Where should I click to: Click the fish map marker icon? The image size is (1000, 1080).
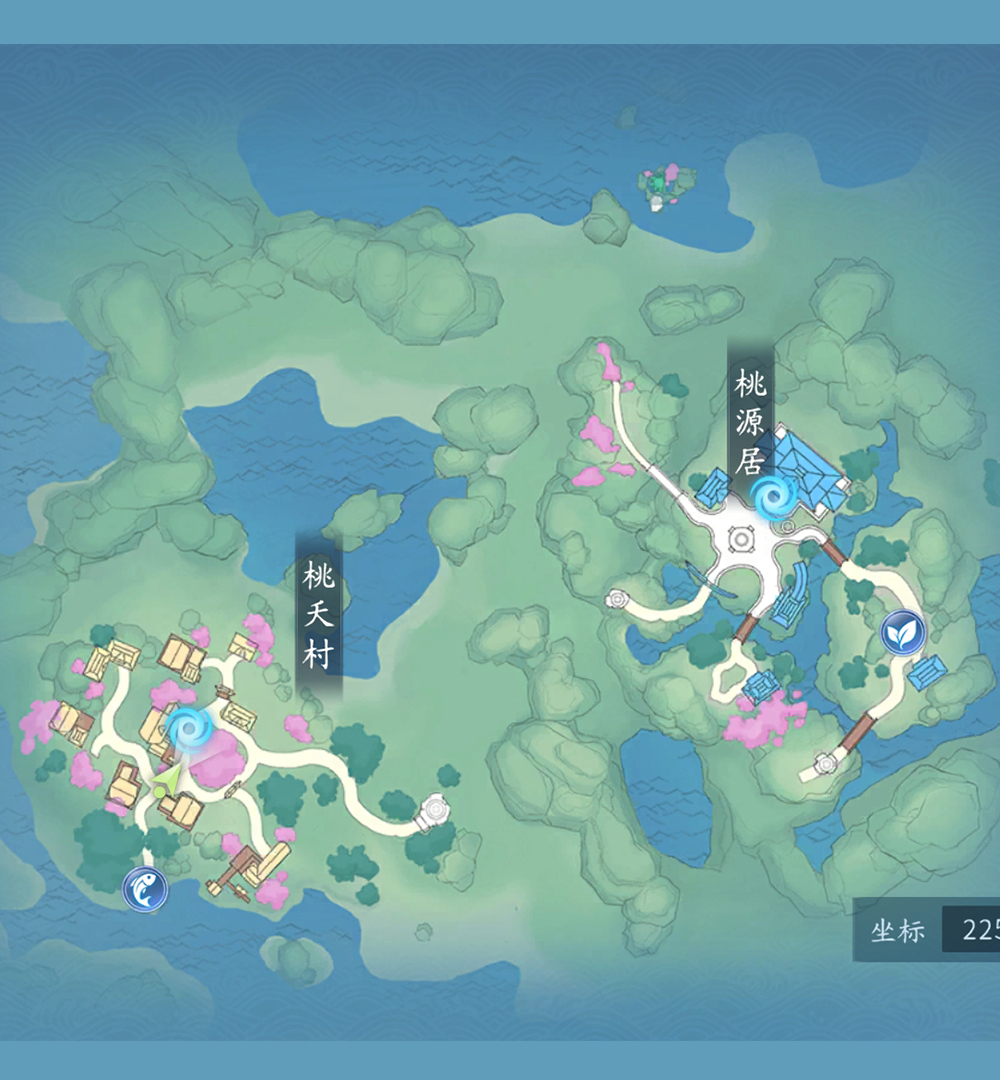click(x=144, y=889)
